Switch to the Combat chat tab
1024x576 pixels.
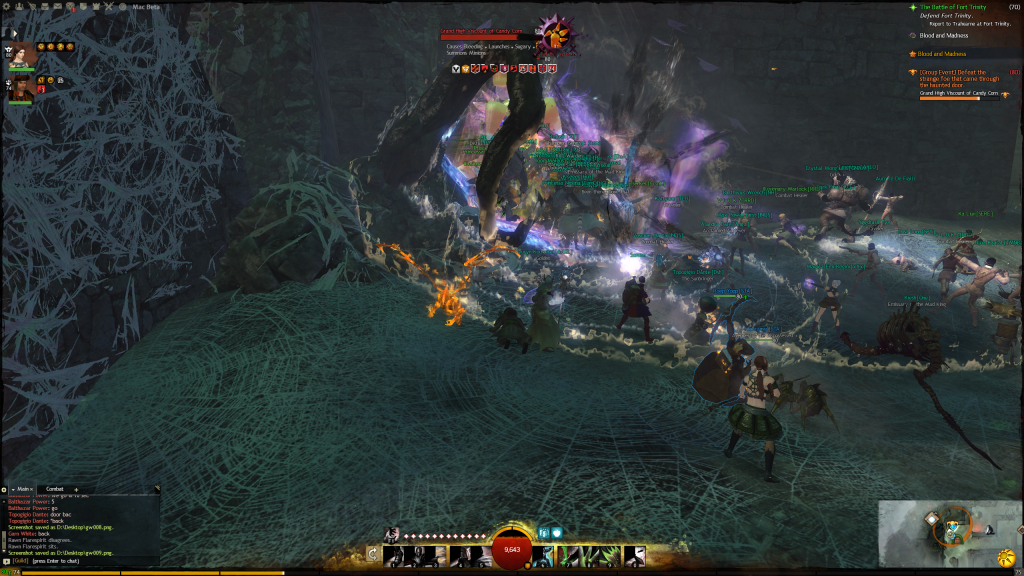coord(54,489)
